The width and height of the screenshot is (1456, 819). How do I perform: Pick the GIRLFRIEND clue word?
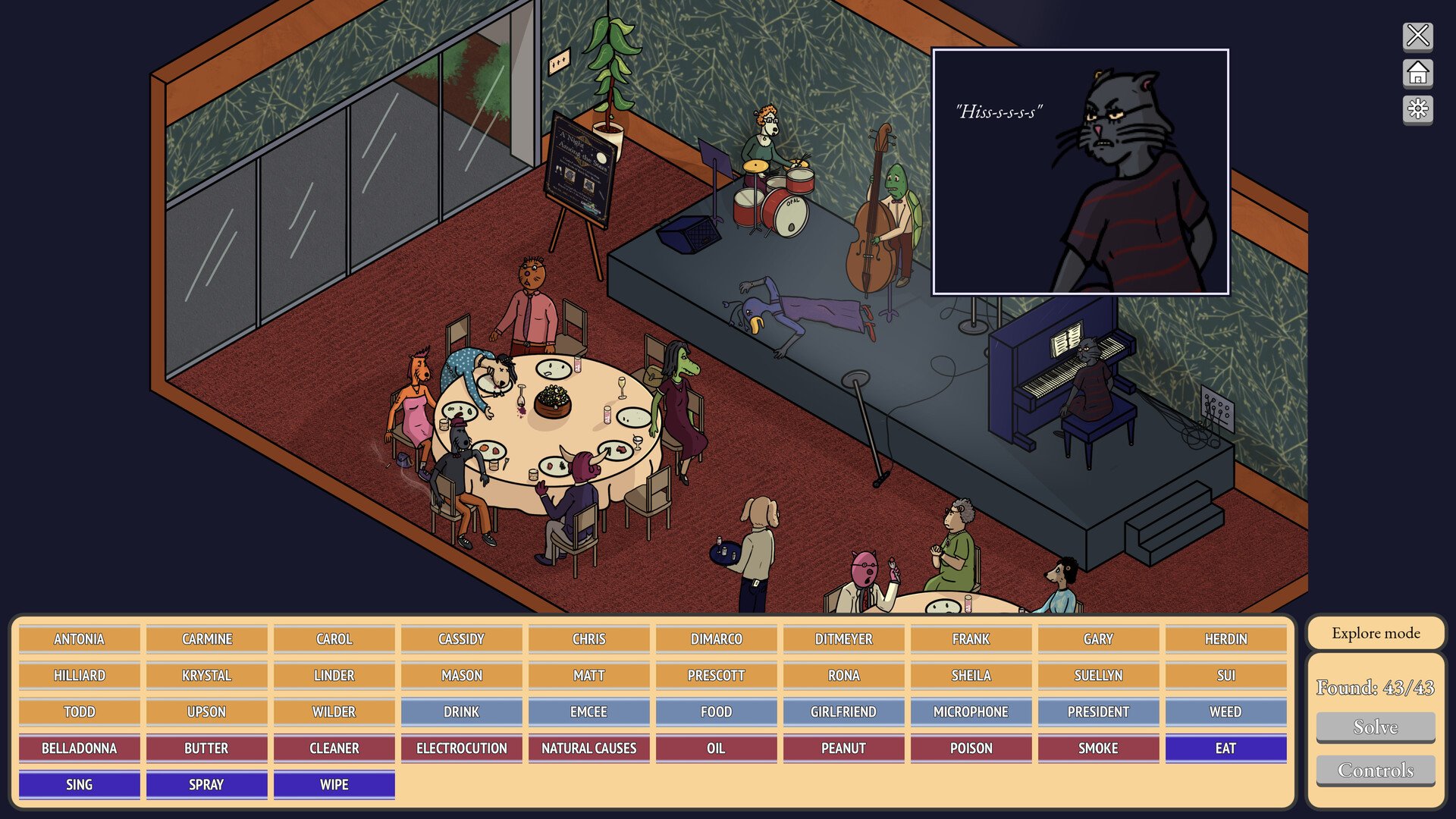(x=843, y=712)
